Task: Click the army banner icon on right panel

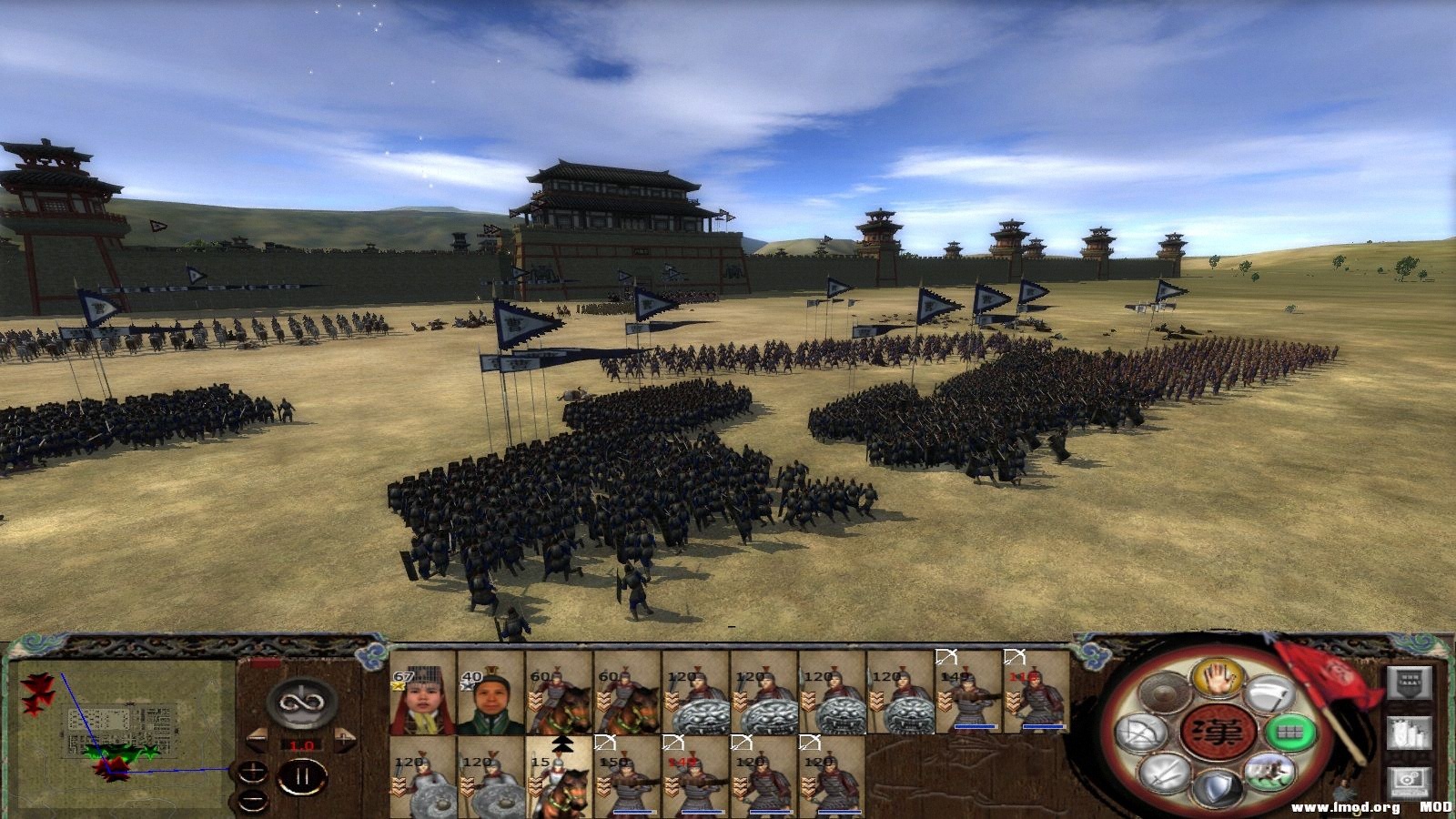Action: point(1408,682)
